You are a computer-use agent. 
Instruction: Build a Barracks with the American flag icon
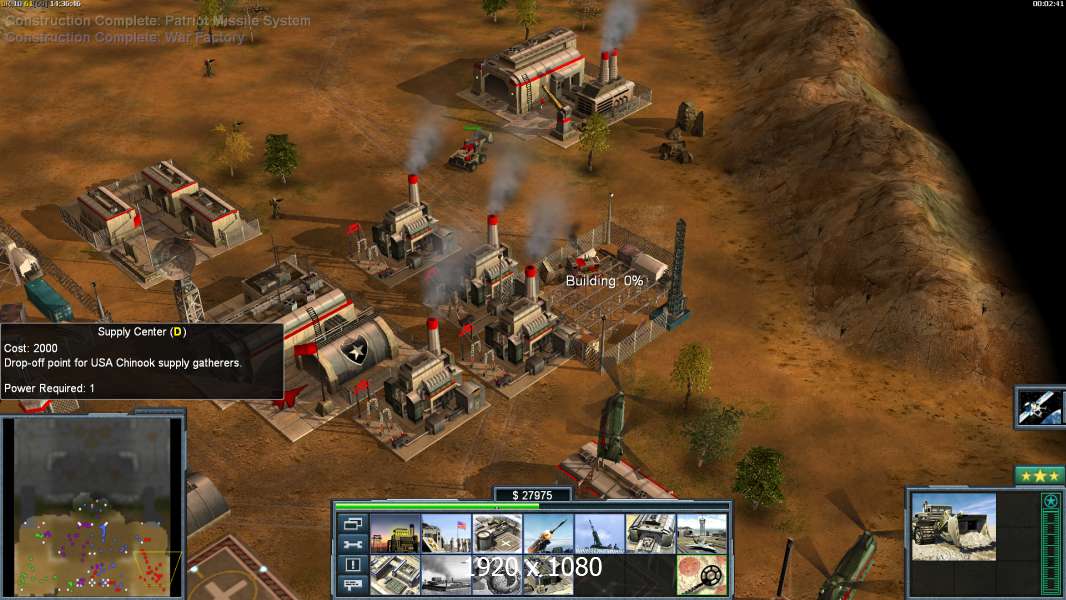click(446, 534)
